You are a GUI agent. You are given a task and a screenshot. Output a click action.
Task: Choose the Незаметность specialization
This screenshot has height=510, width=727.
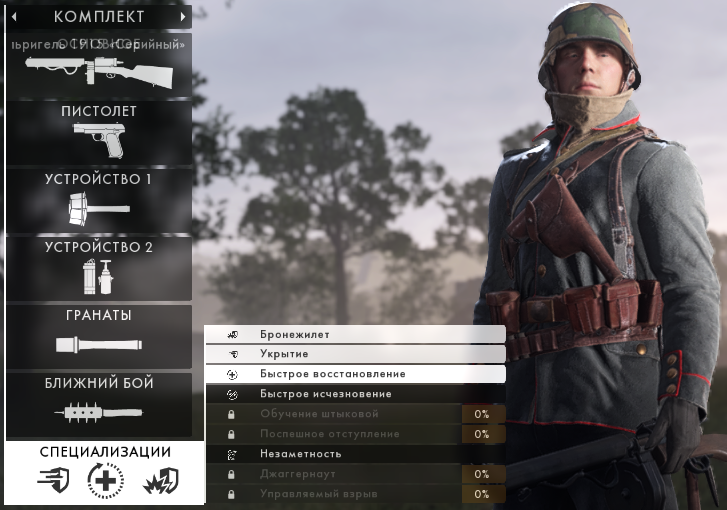355,454
